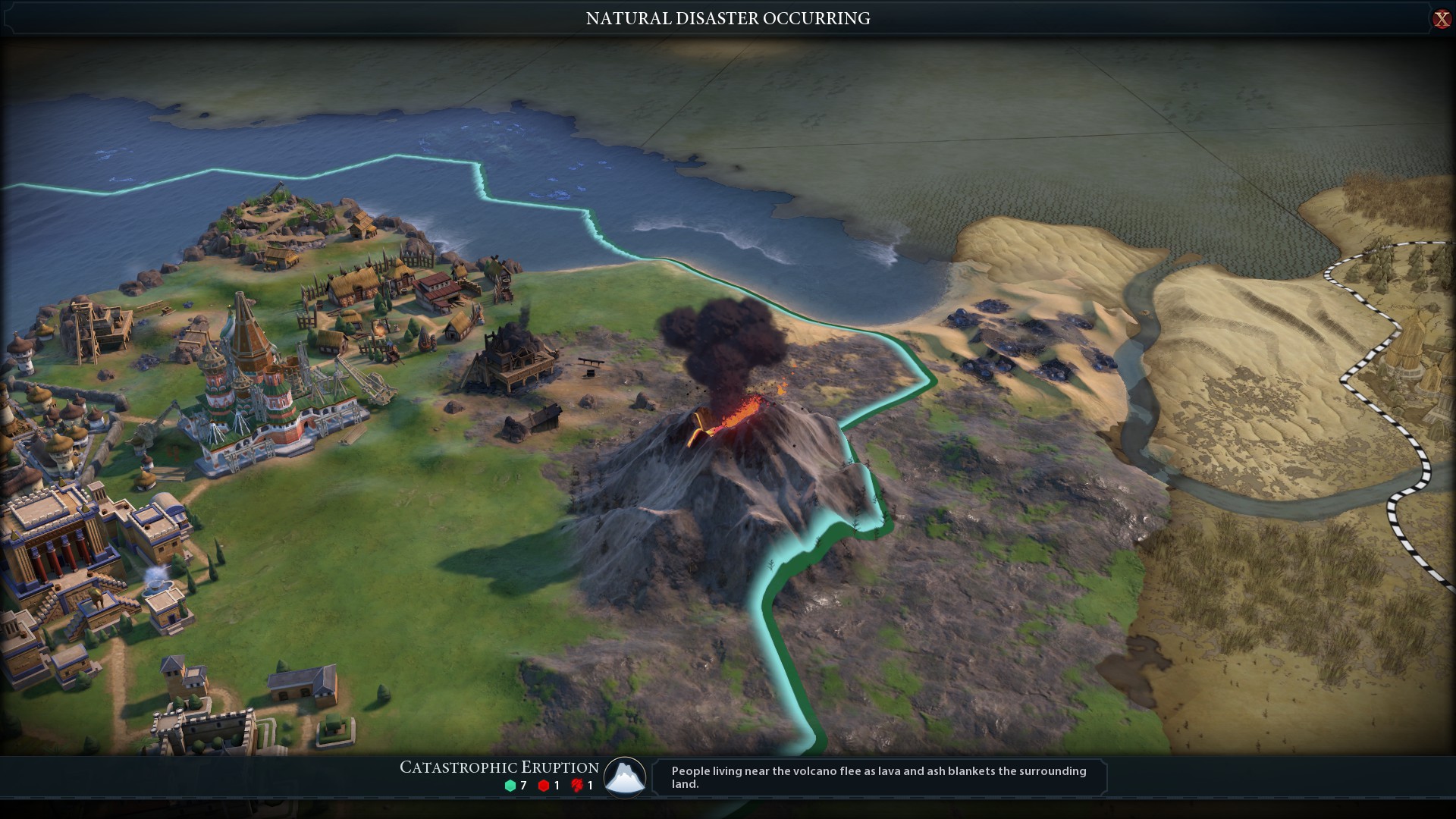Click the volcano eruption icon
This screenshot has width=1456, height=819.
pyautogui.click(x=625, y=777)
